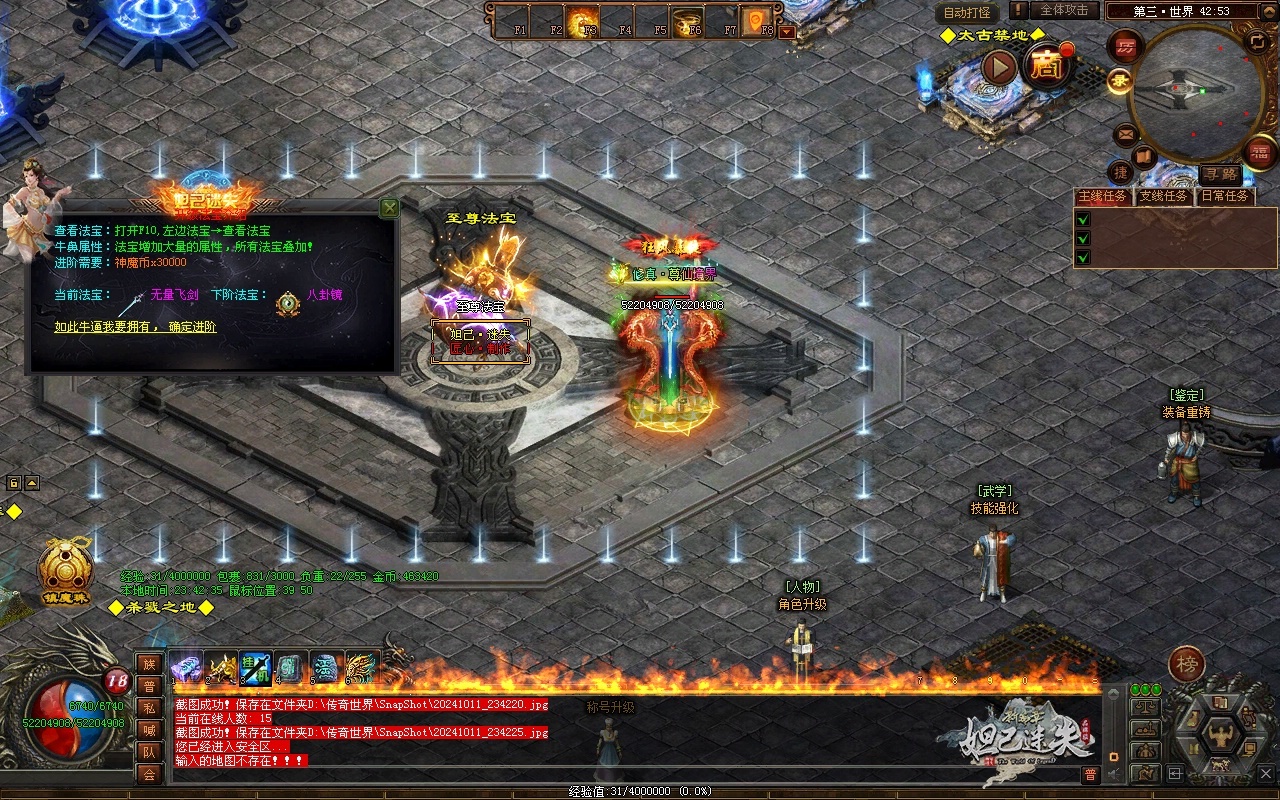Image resolution: width=1280 pixels, height=800 pixels.
Task: Click the 全体攻击 attack mode button
Action: tap(1063, 11)
